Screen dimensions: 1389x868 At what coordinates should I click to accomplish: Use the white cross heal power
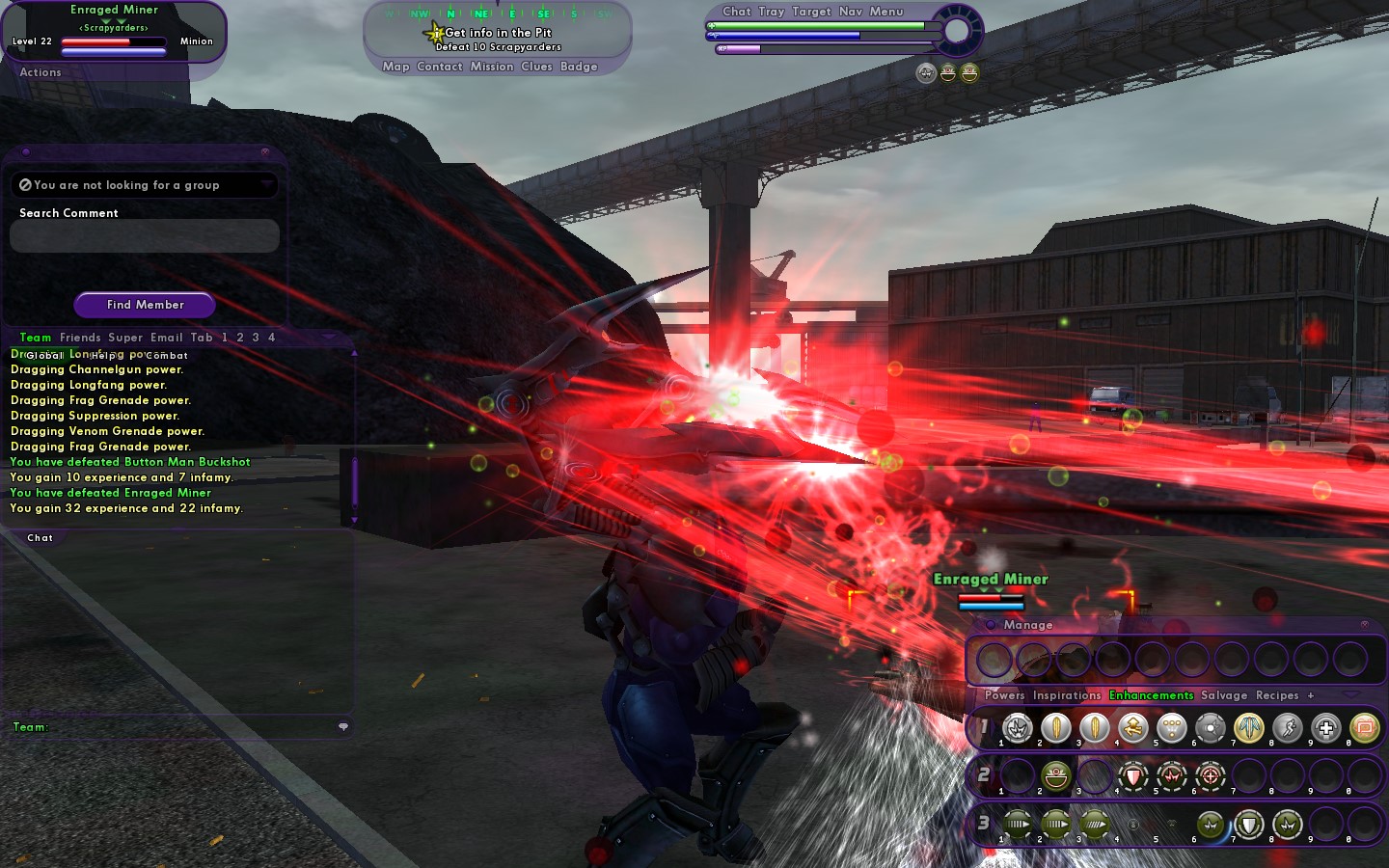click(1326, 728)
